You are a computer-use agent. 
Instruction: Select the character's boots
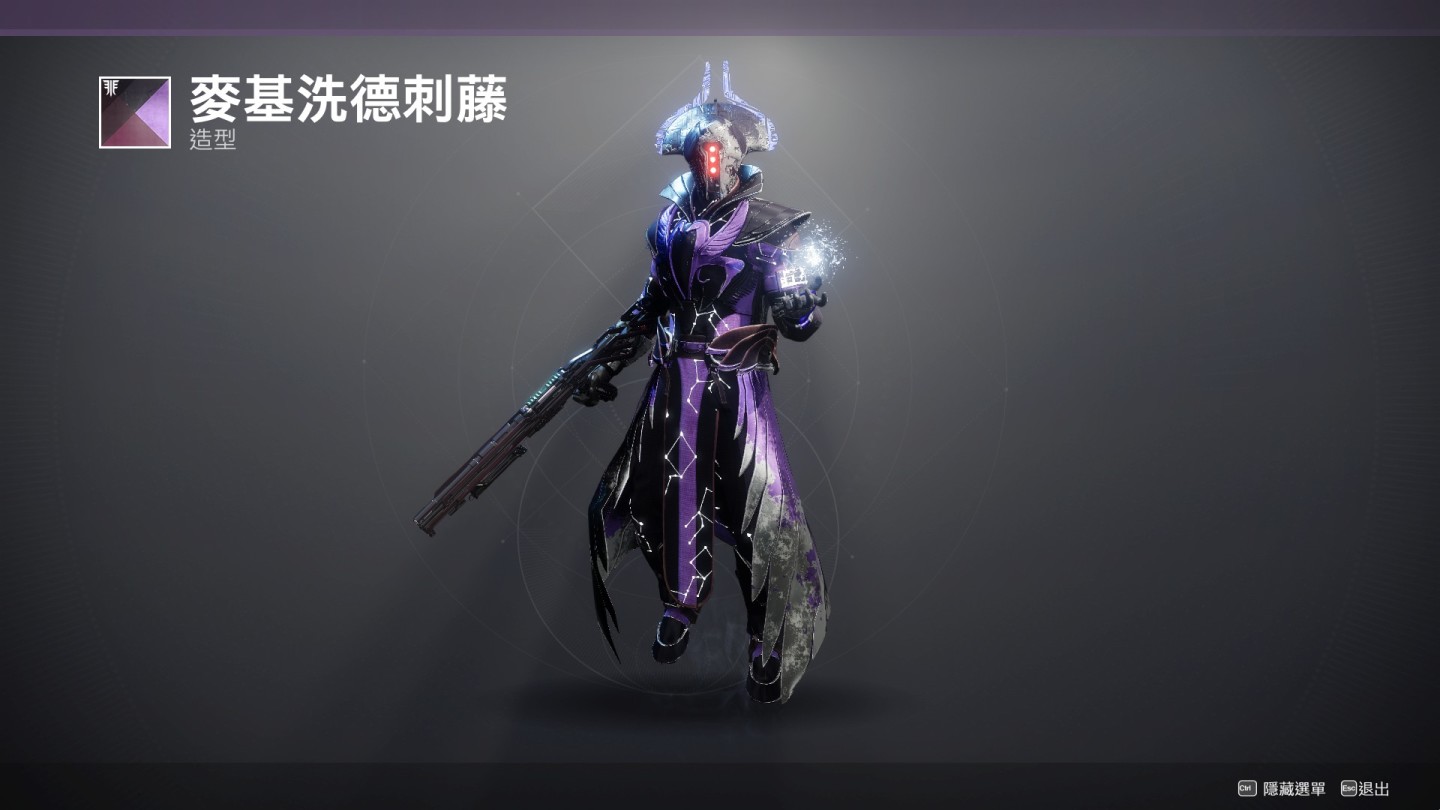pyautogui.click(x=670, y=640)
